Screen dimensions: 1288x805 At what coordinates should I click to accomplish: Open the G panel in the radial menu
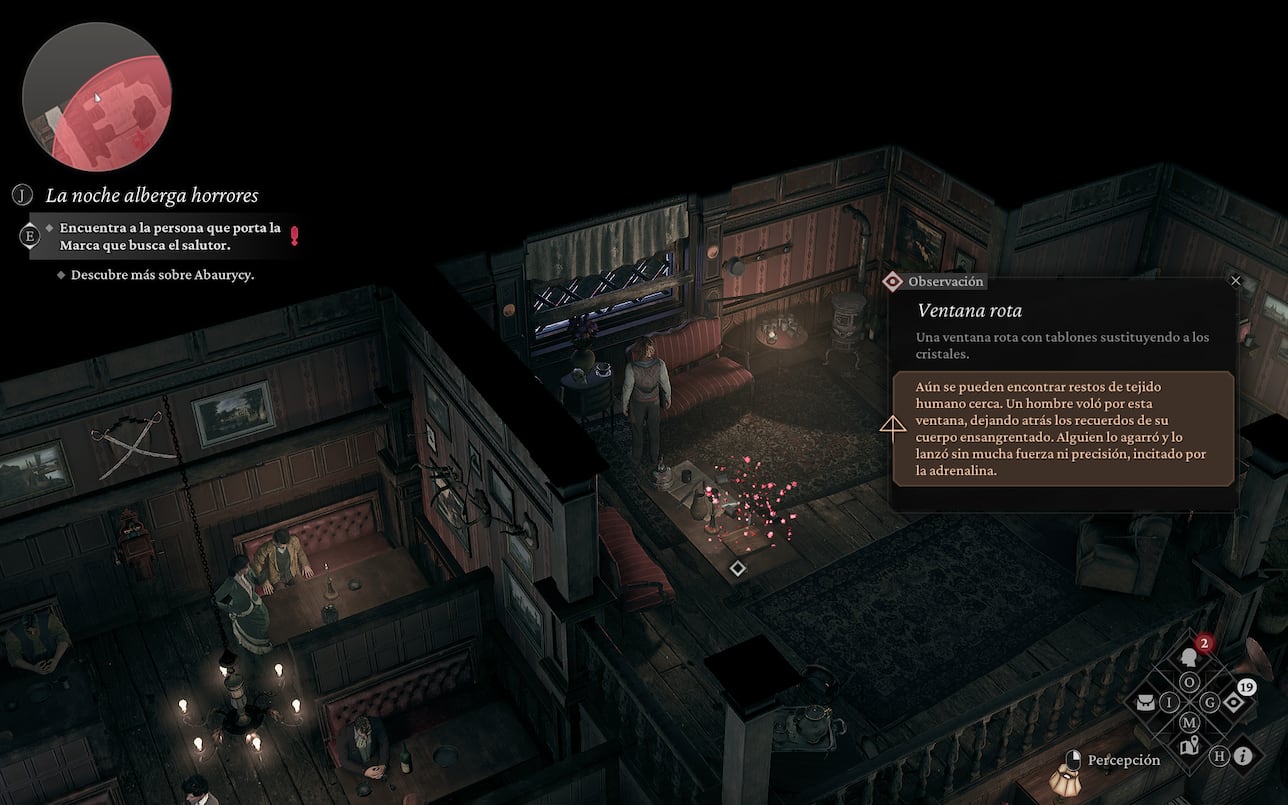pos(1210,701)
